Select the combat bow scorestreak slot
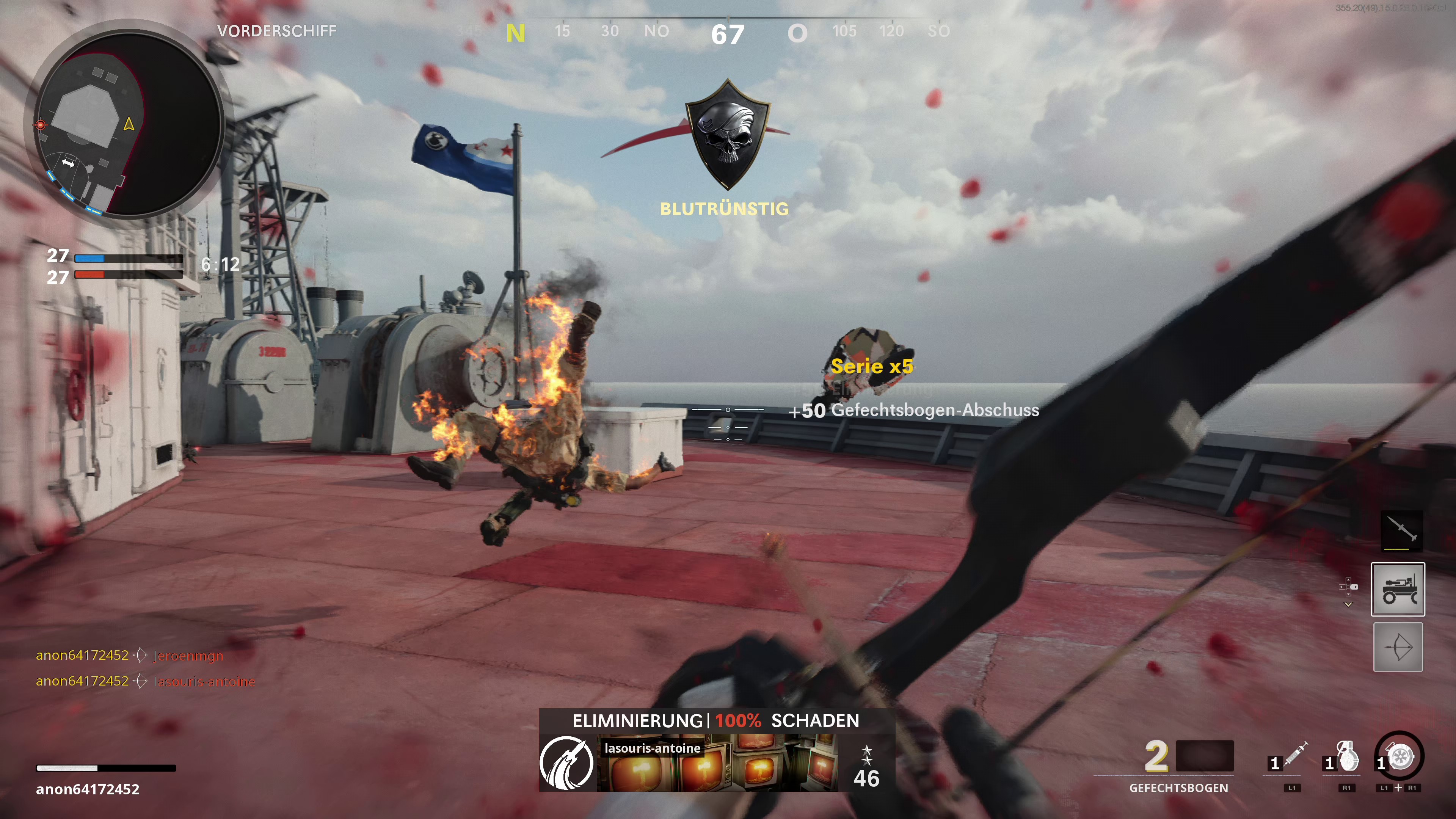Image resolution: width=1456 pixels, height=819 pixels. [1397, 647]
